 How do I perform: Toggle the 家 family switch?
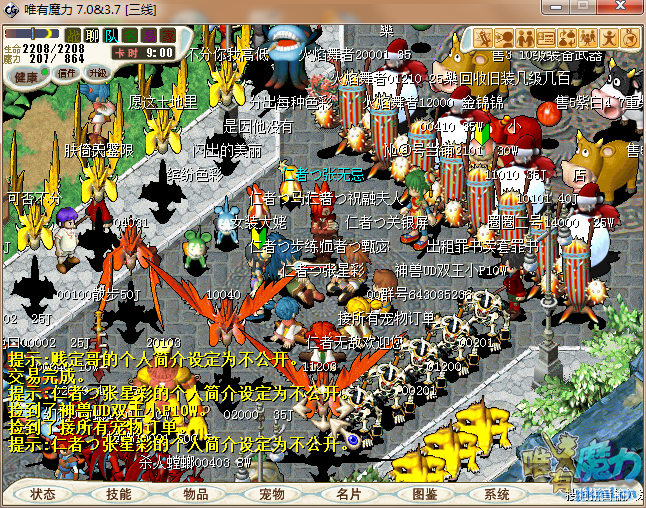167,35
